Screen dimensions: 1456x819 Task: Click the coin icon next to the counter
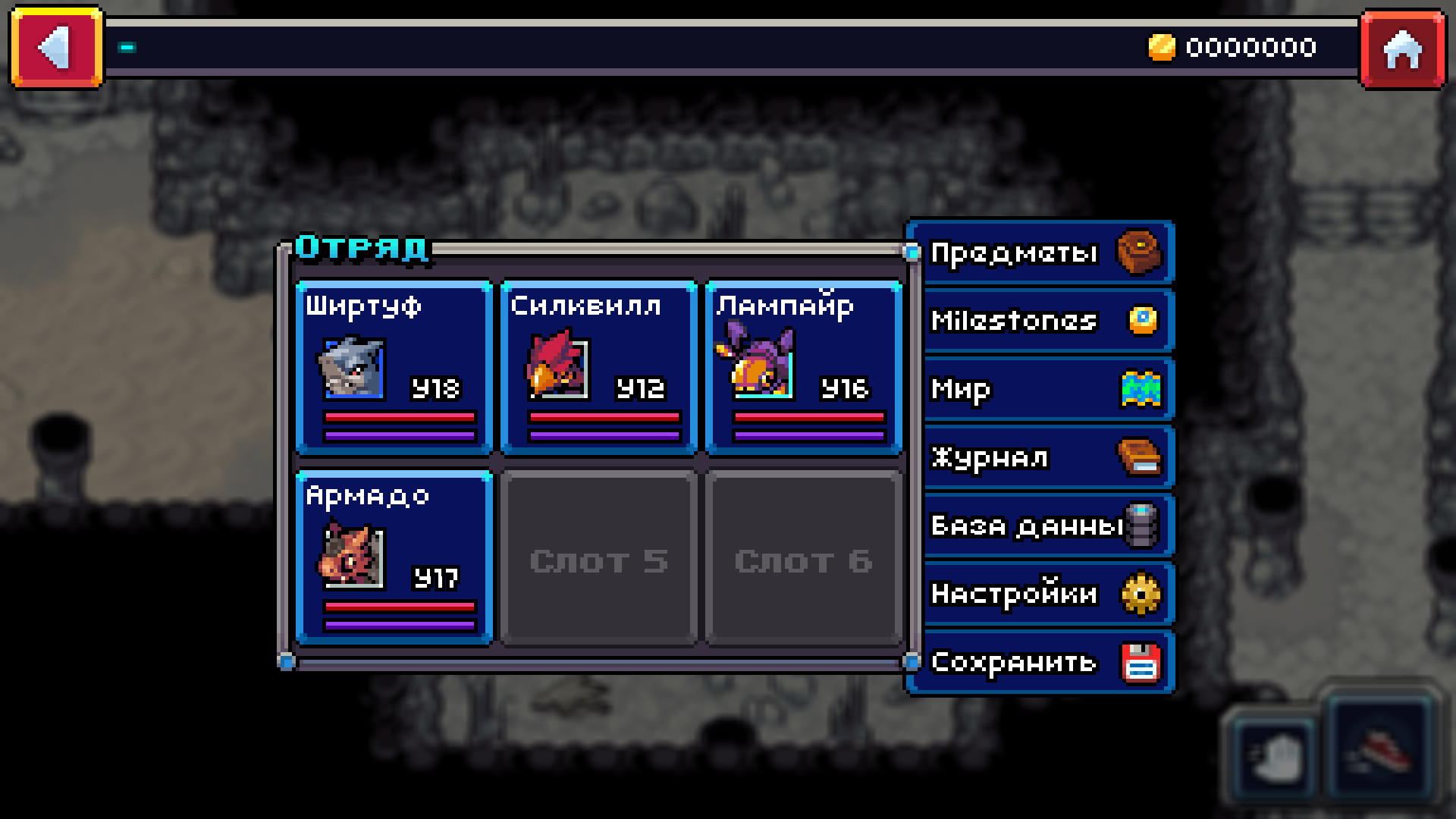pyautogui.click(x=1163, y=47)
